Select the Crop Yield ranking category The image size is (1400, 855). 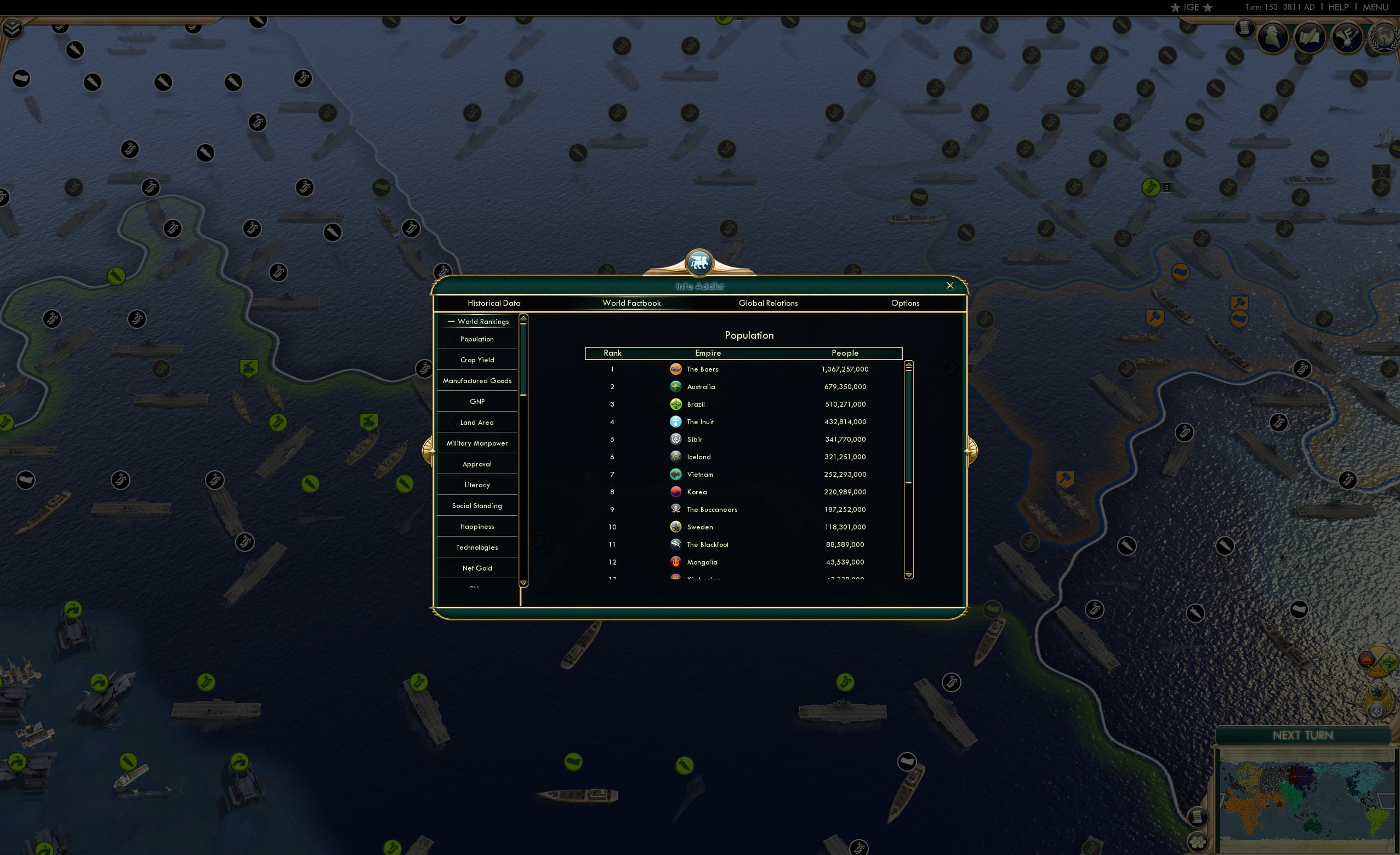(477, 360)
